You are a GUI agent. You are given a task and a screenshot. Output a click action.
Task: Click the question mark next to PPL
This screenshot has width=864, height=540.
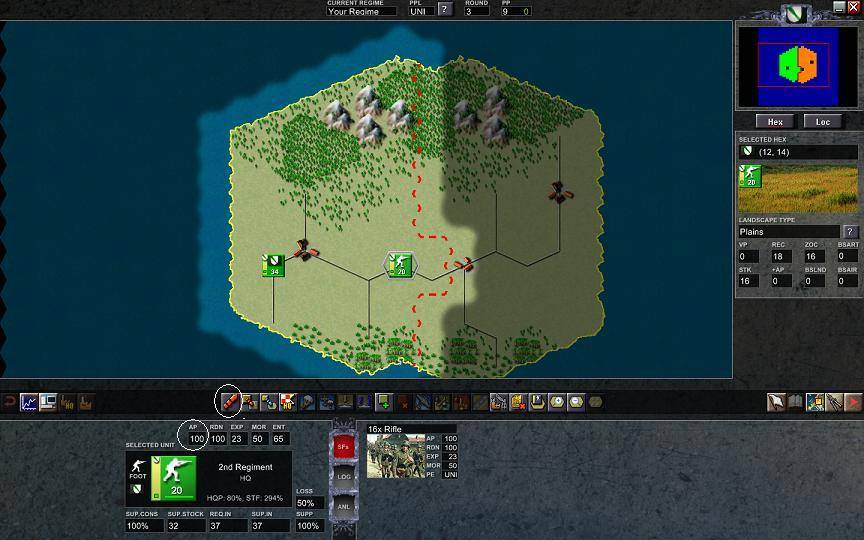pos(445,10)
